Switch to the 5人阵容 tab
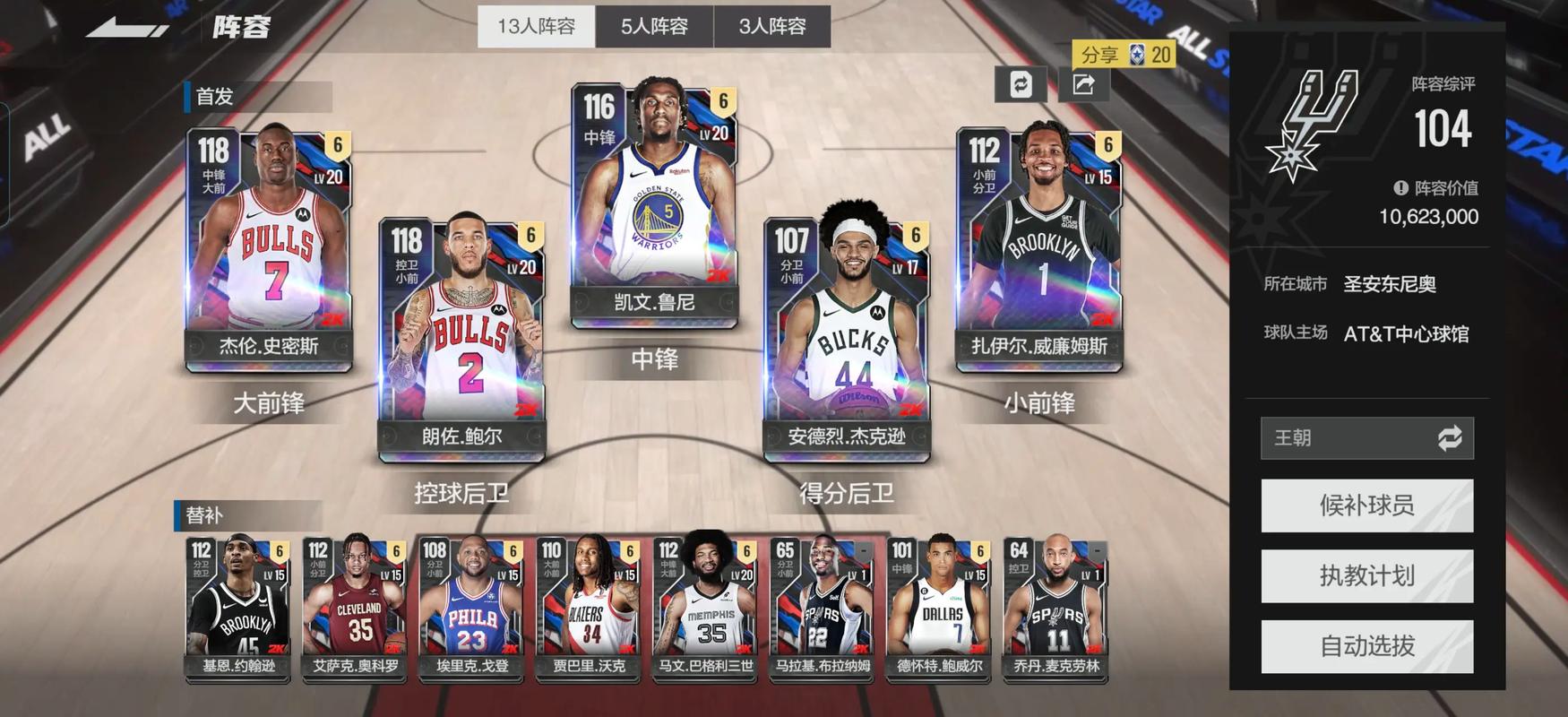 click(653, 27)
